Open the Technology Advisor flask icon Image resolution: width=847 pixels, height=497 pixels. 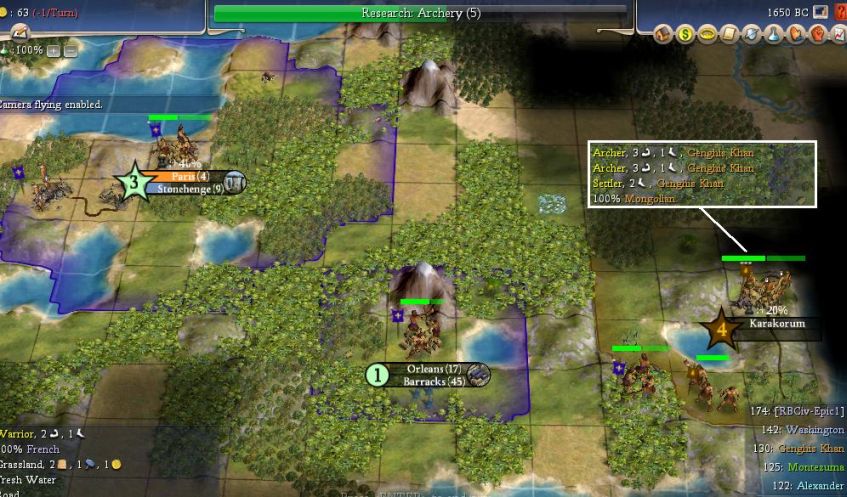click(x=775, y=35)
